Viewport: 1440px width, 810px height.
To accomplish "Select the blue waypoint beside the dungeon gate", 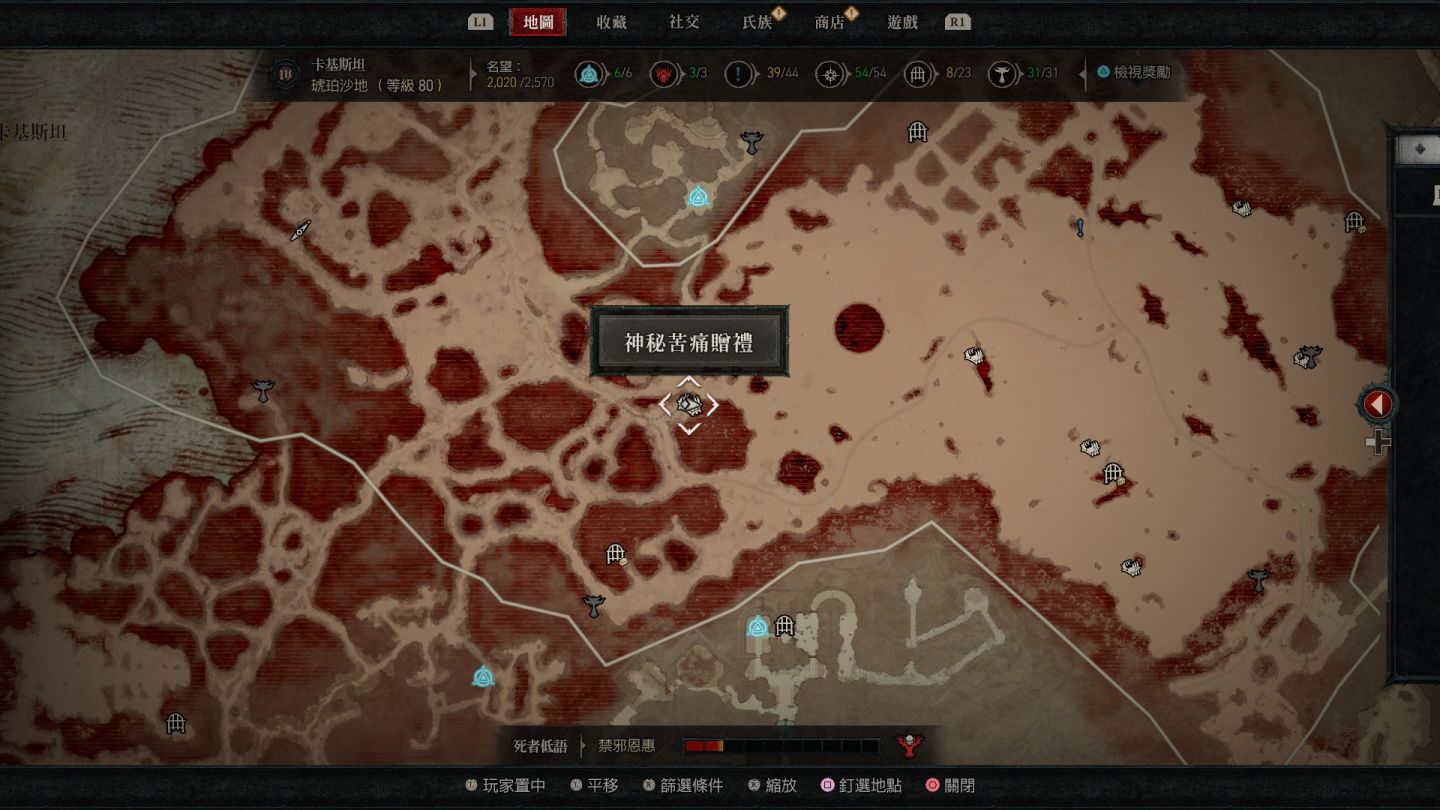I will click(758, 627).
